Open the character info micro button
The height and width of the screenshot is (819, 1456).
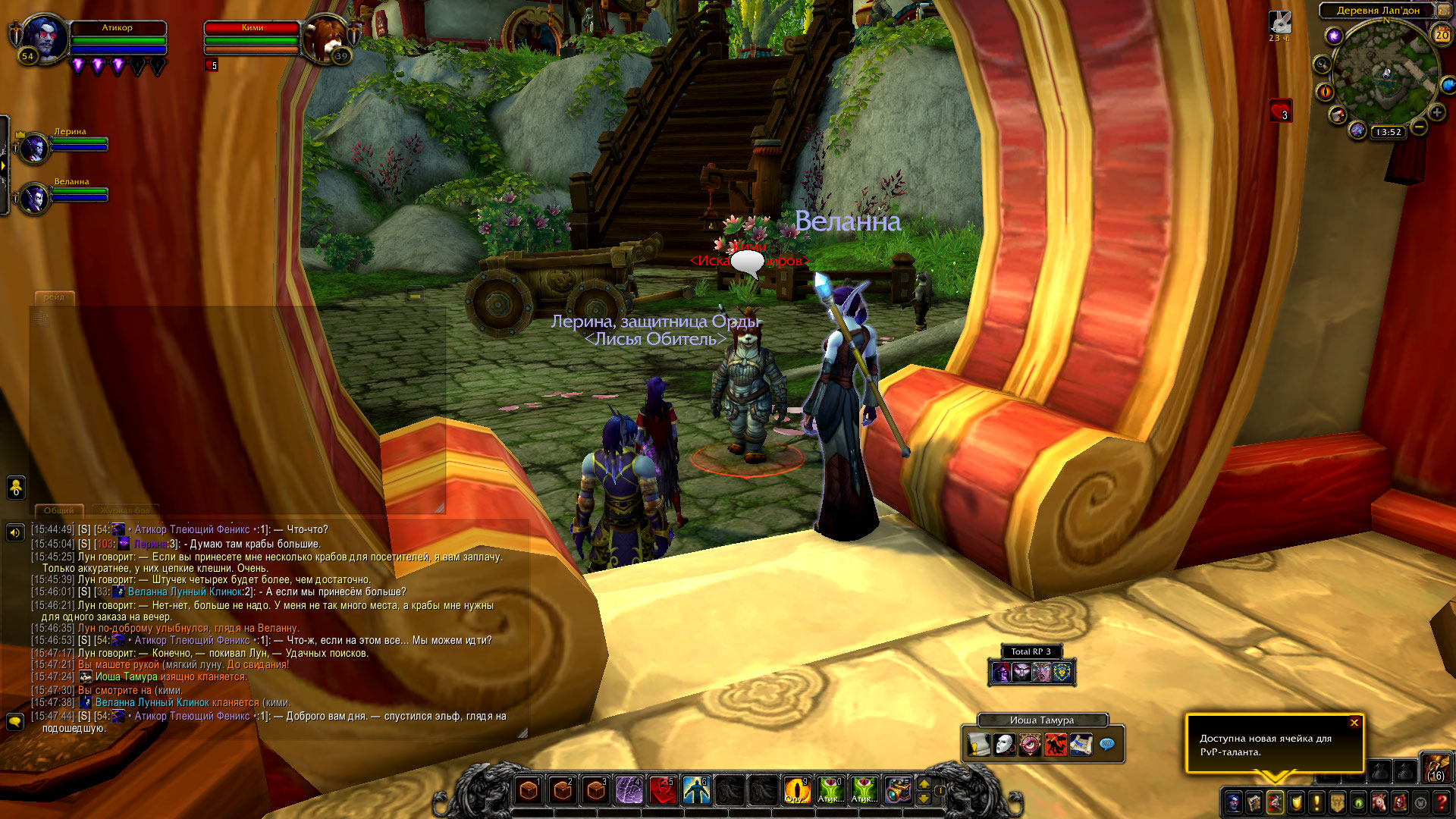pos(1234,802)
